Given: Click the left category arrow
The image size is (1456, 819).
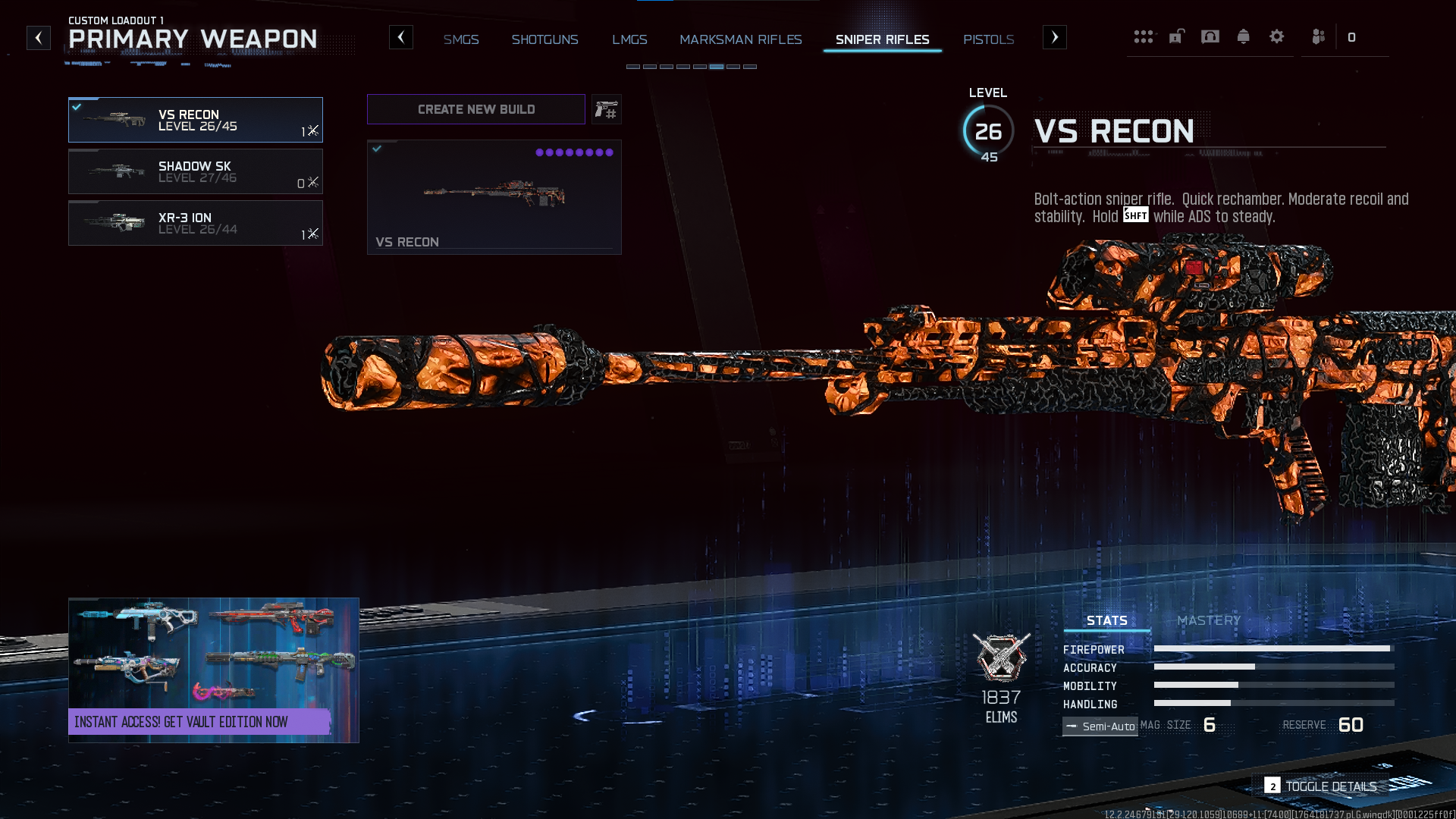Looking at the screenshot, I should (x=401, y=37).
